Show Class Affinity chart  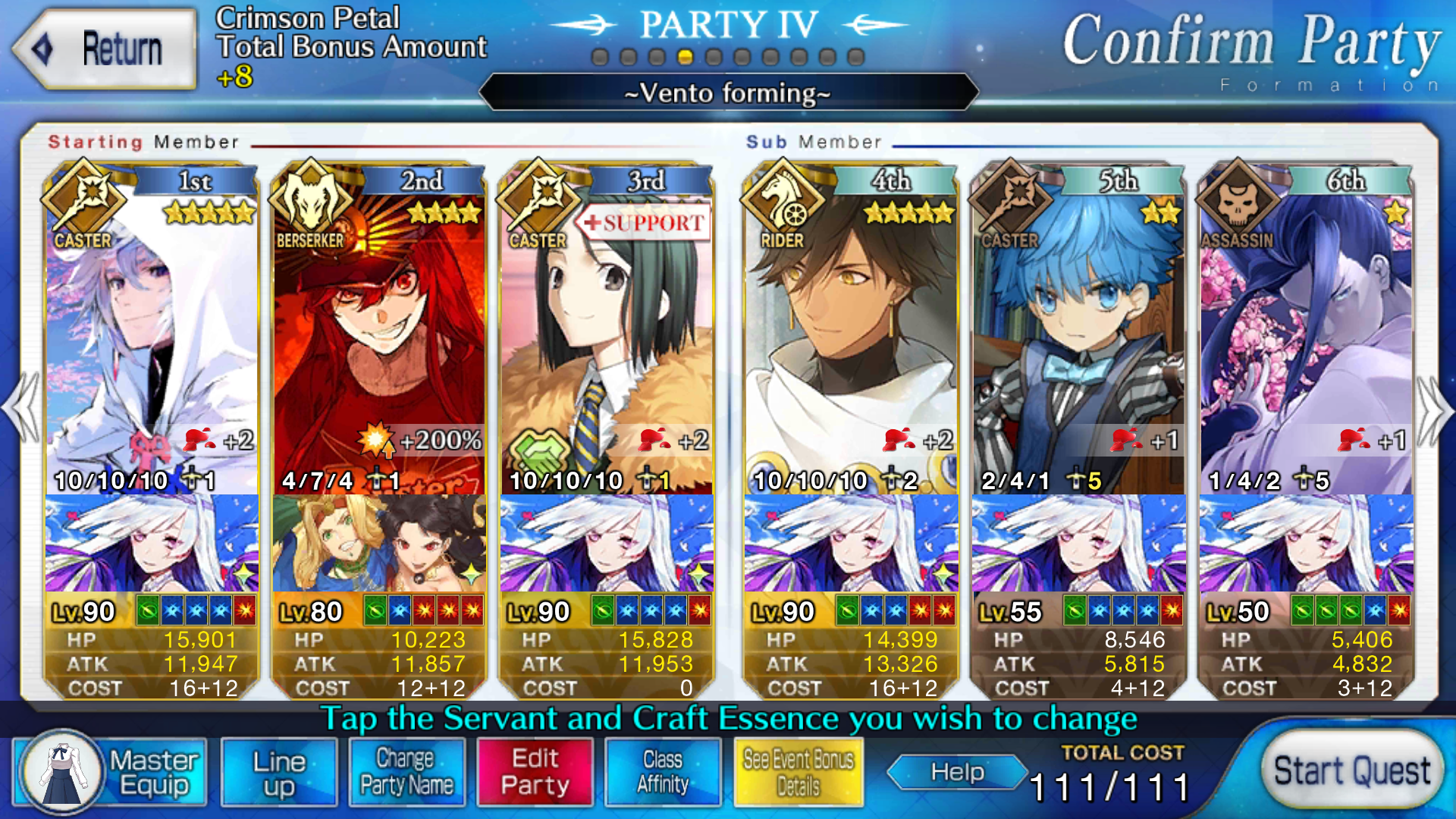point(663,772)
